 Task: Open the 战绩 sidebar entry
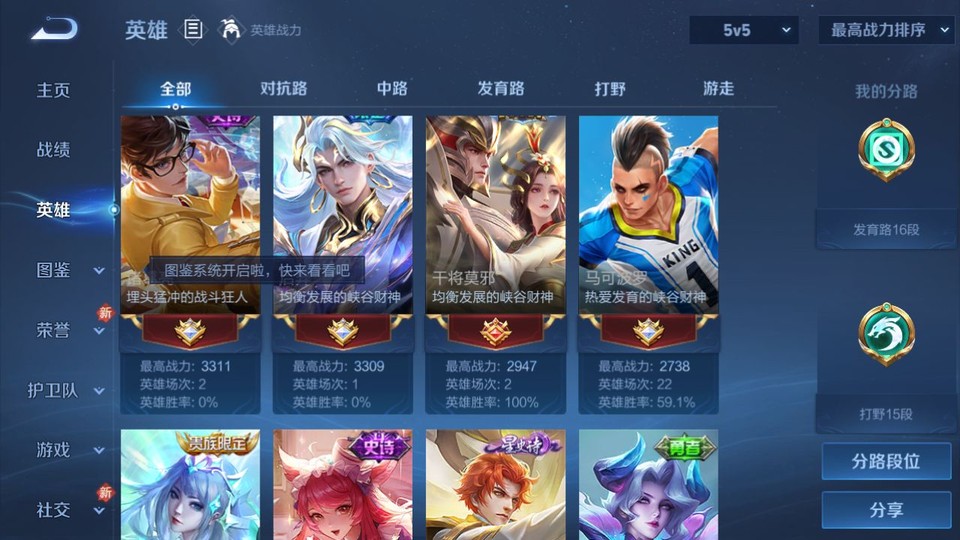click(x=54, y=150)
